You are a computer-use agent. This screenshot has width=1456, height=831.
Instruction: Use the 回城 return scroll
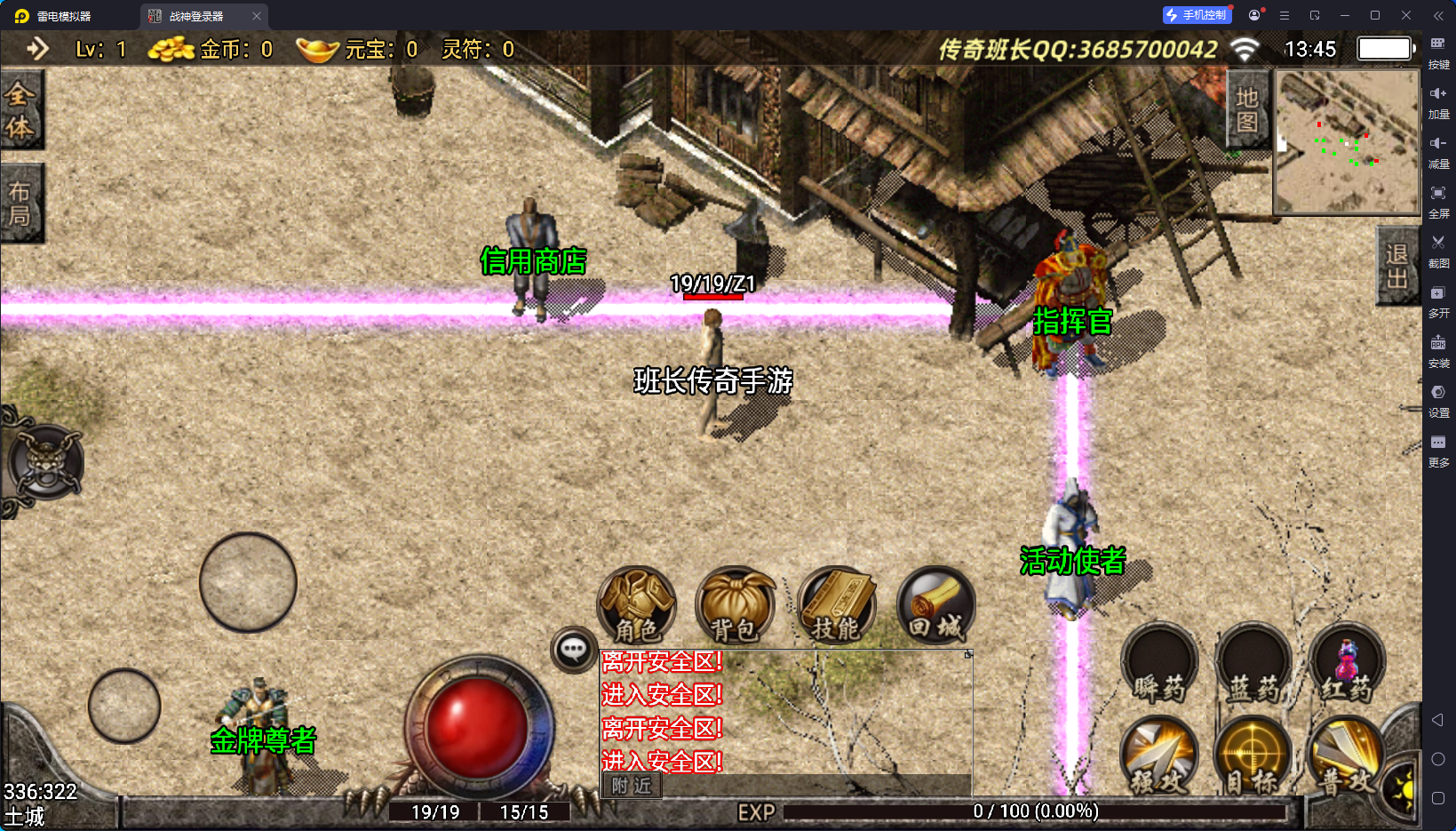[935, 604]
